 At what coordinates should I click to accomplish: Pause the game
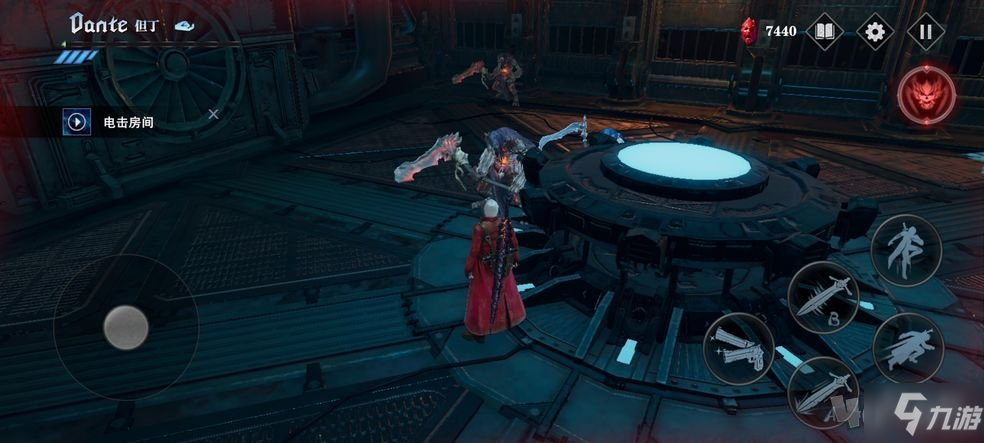(x=926, y=31)
